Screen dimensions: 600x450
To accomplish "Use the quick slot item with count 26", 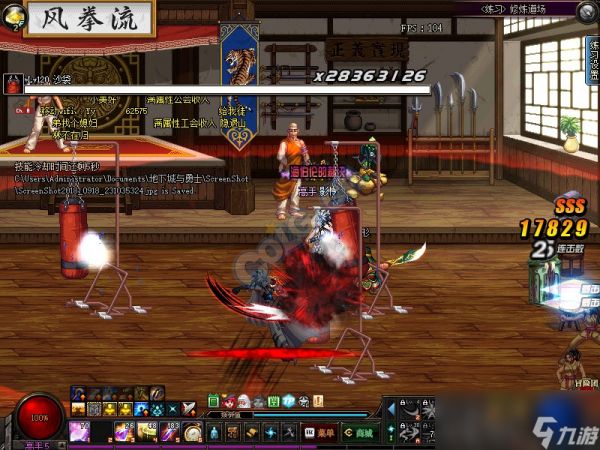I will click(x=125, y=433).
